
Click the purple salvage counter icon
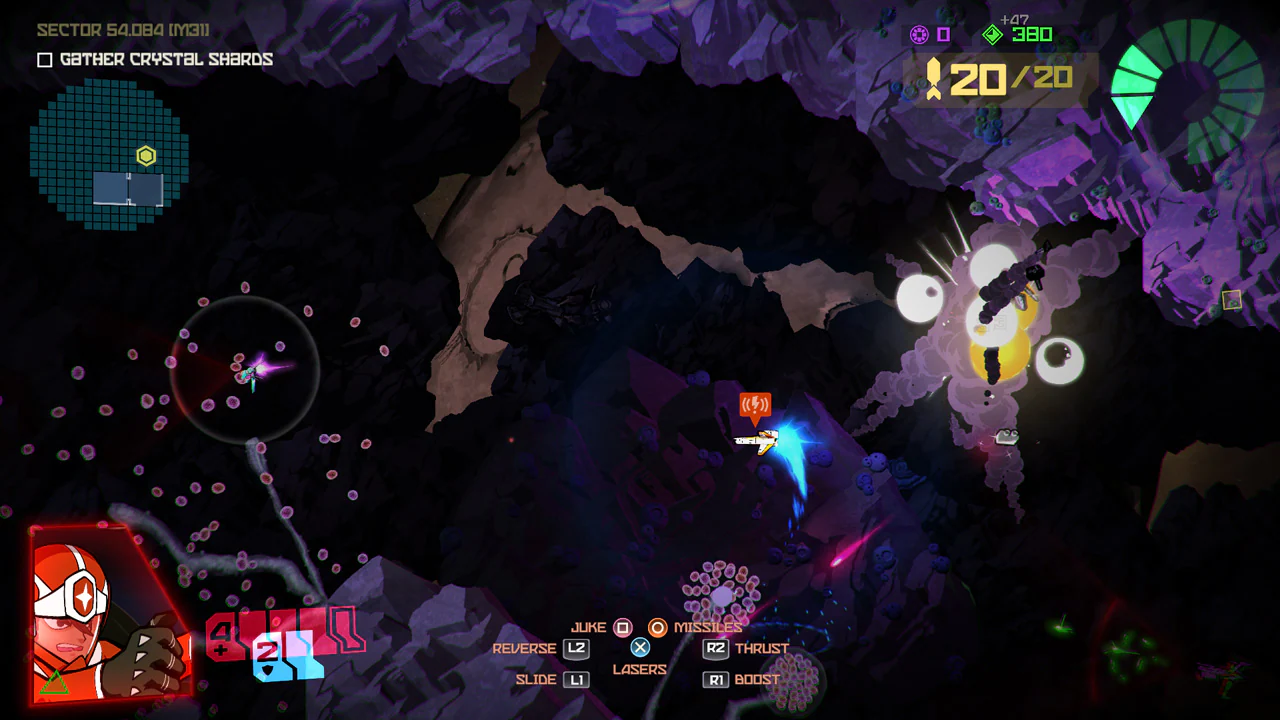click(920, 34)
